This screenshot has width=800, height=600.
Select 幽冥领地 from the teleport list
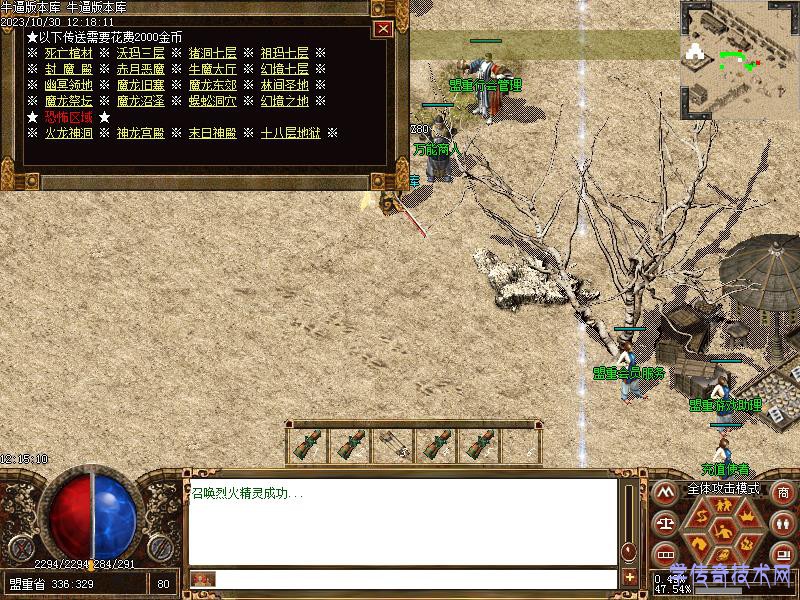pos(69,85)
